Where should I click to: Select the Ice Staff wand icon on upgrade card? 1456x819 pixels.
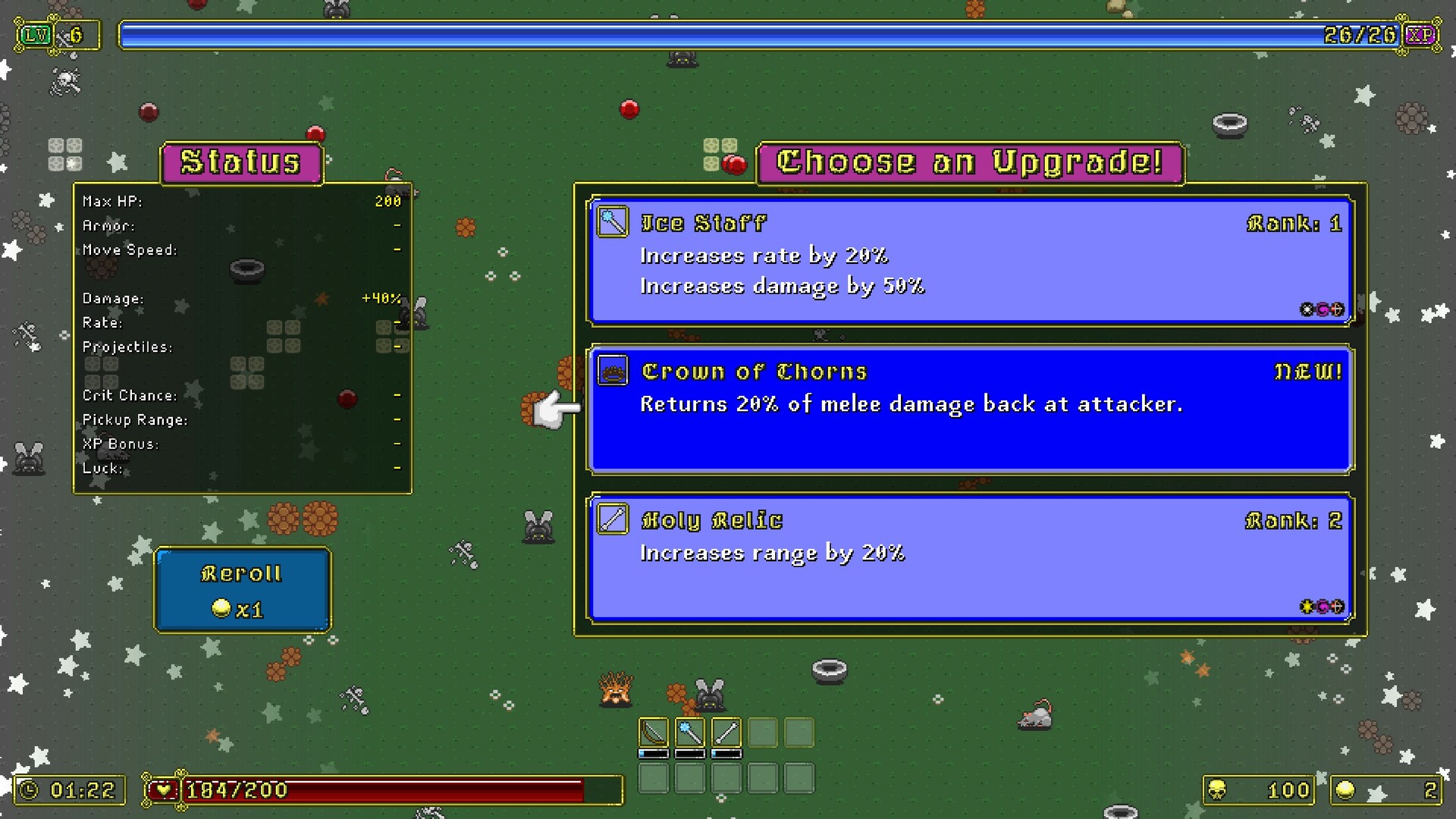point(613,221)
